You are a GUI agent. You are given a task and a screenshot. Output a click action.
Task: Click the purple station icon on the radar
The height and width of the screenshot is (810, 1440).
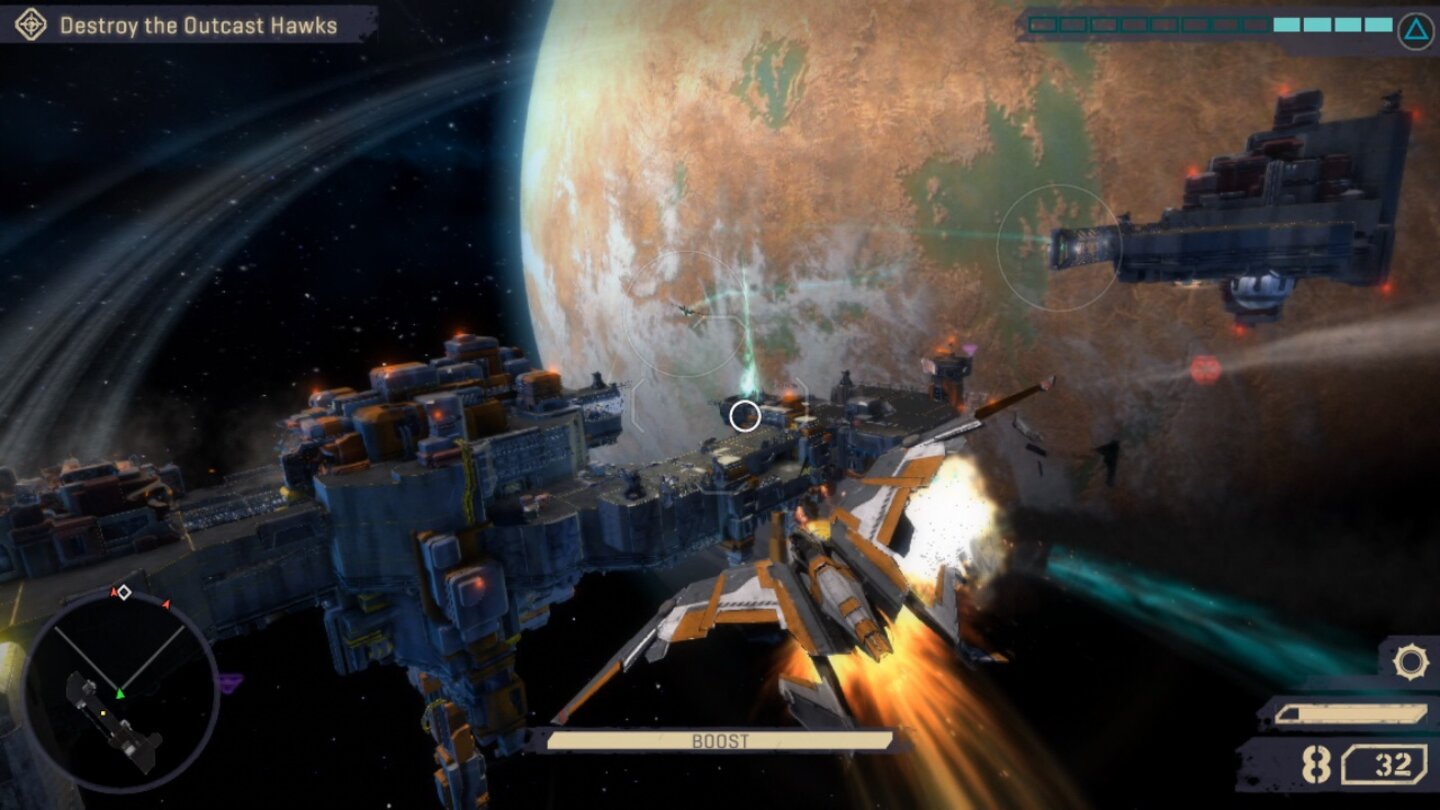(229, 681)
